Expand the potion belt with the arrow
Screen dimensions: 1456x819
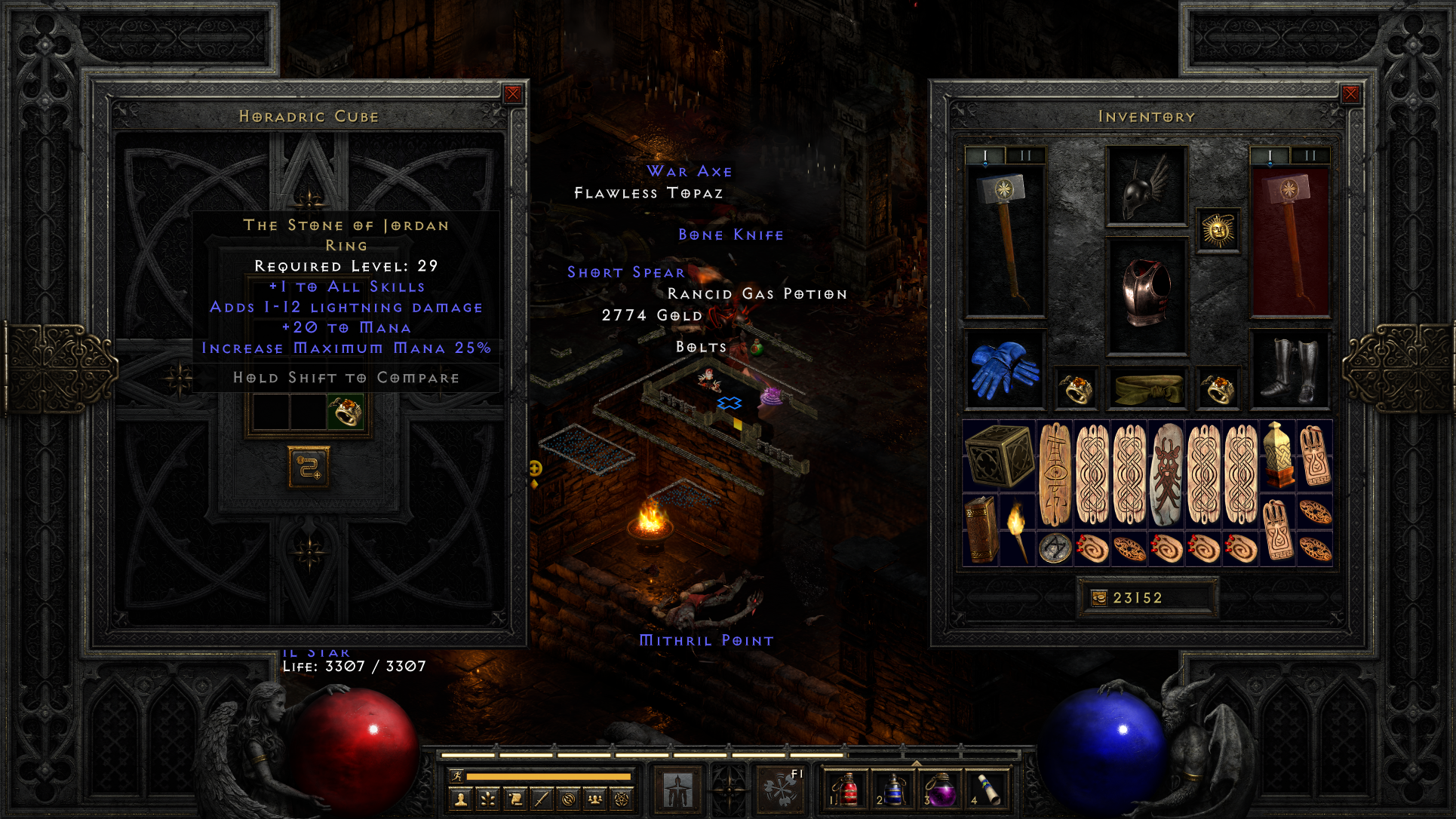pyautogui.click(x=915, y=762)
